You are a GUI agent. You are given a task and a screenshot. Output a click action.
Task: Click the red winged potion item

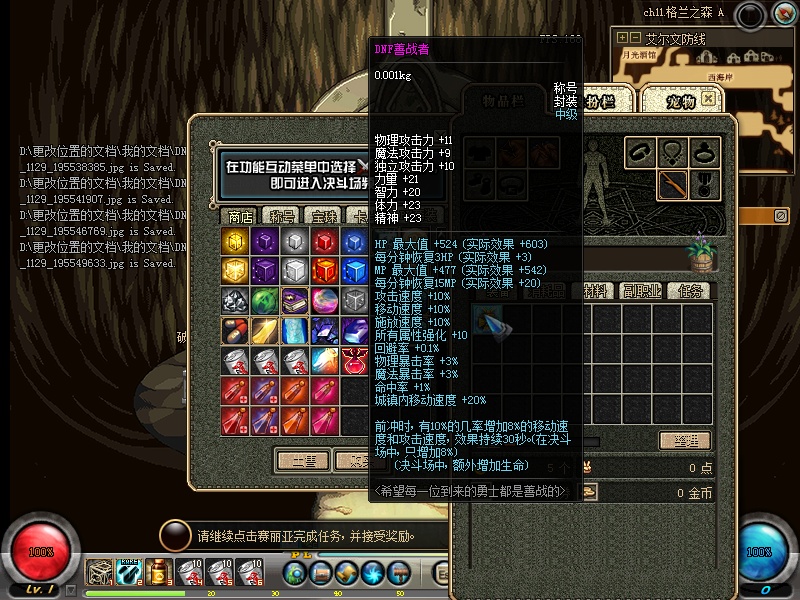click(354, 361)
